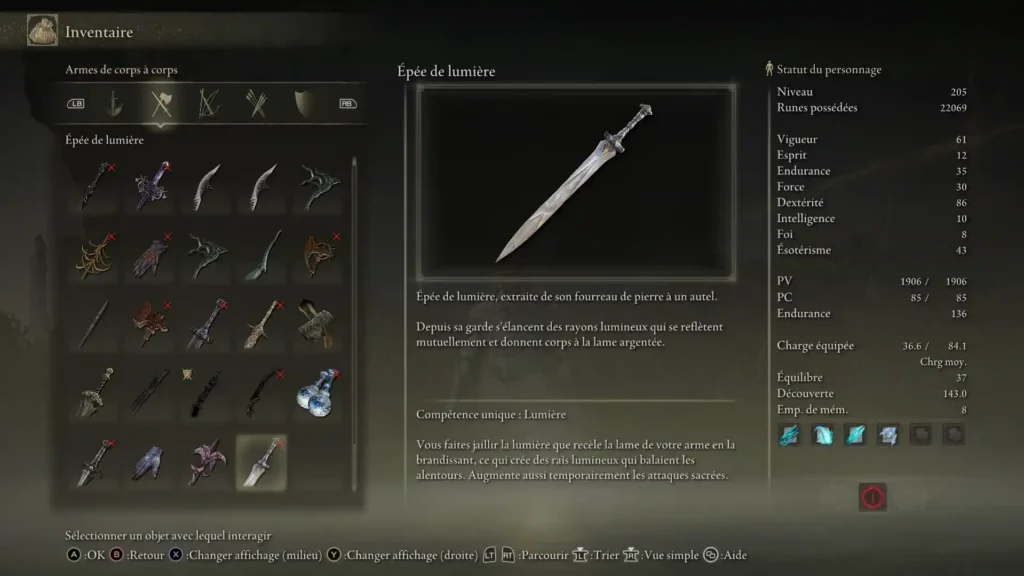This screenshot has width=1024, height=576.
Task: Click the large Épée de lumière preview image
Action: point(576,183)
